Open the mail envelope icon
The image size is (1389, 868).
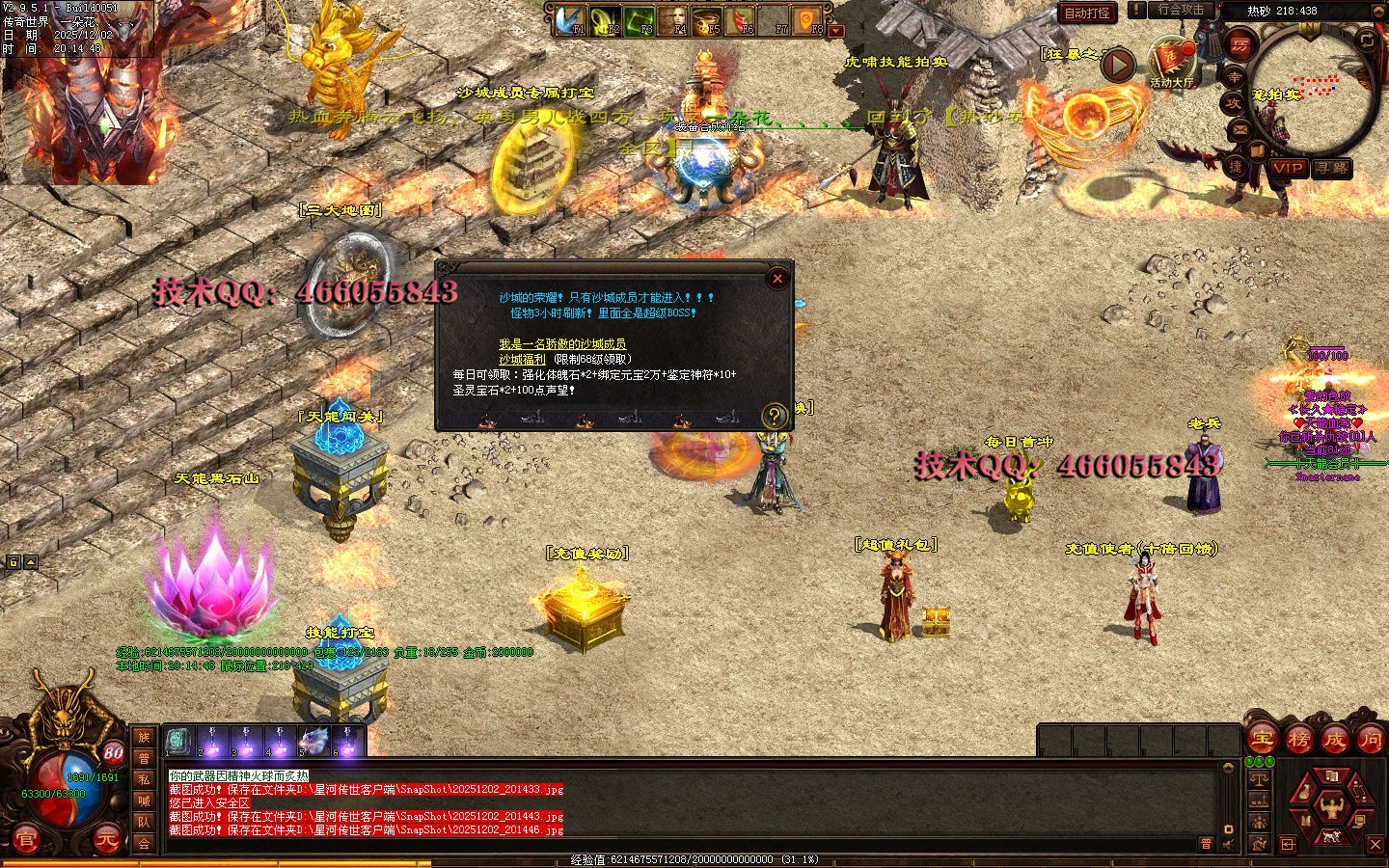click(x=1240, y=129)
